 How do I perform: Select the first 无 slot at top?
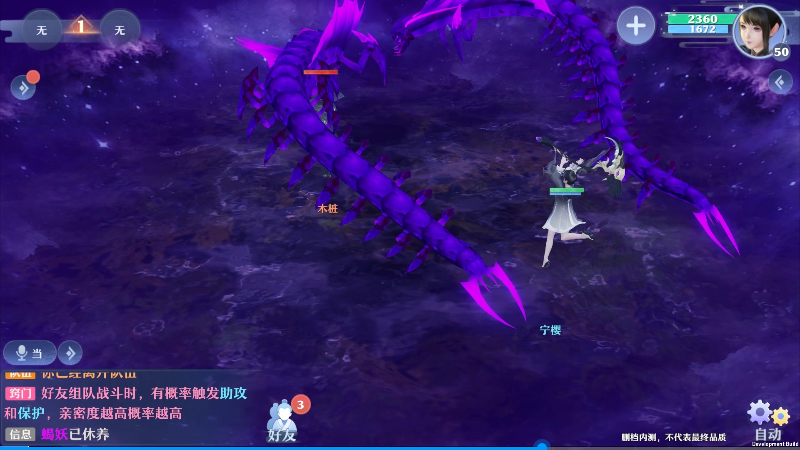point(42,30)
